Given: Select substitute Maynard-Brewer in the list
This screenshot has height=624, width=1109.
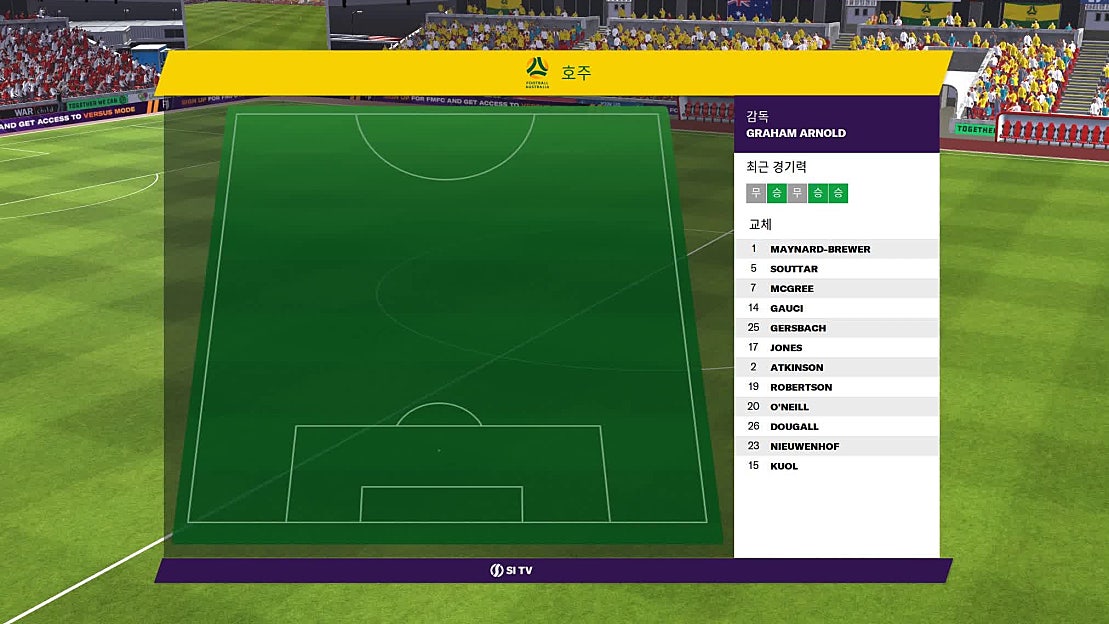Looking at the screenshot, I should [x=820, y=249].
